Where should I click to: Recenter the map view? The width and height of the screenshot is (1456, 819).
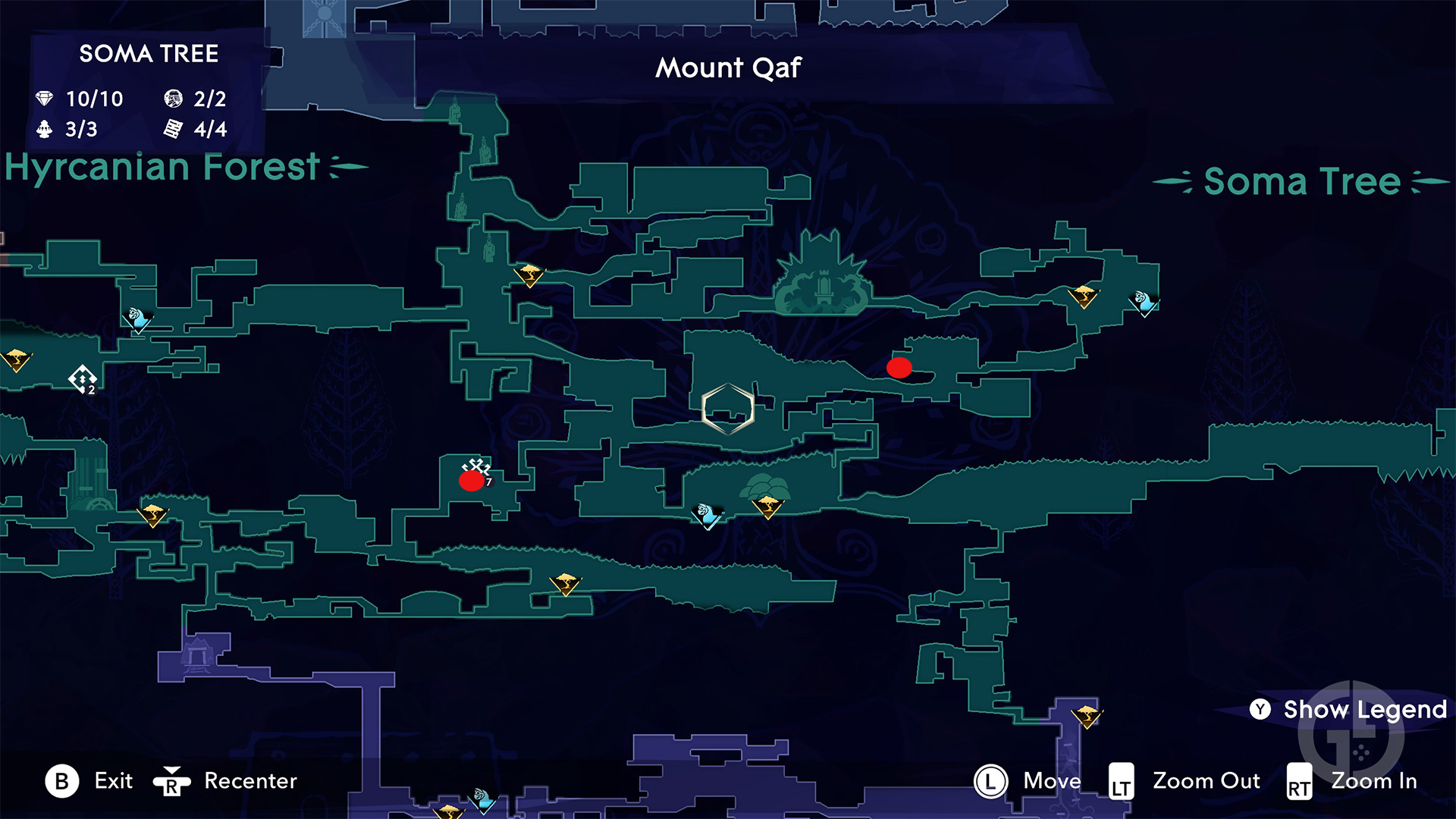pos(249,781)
